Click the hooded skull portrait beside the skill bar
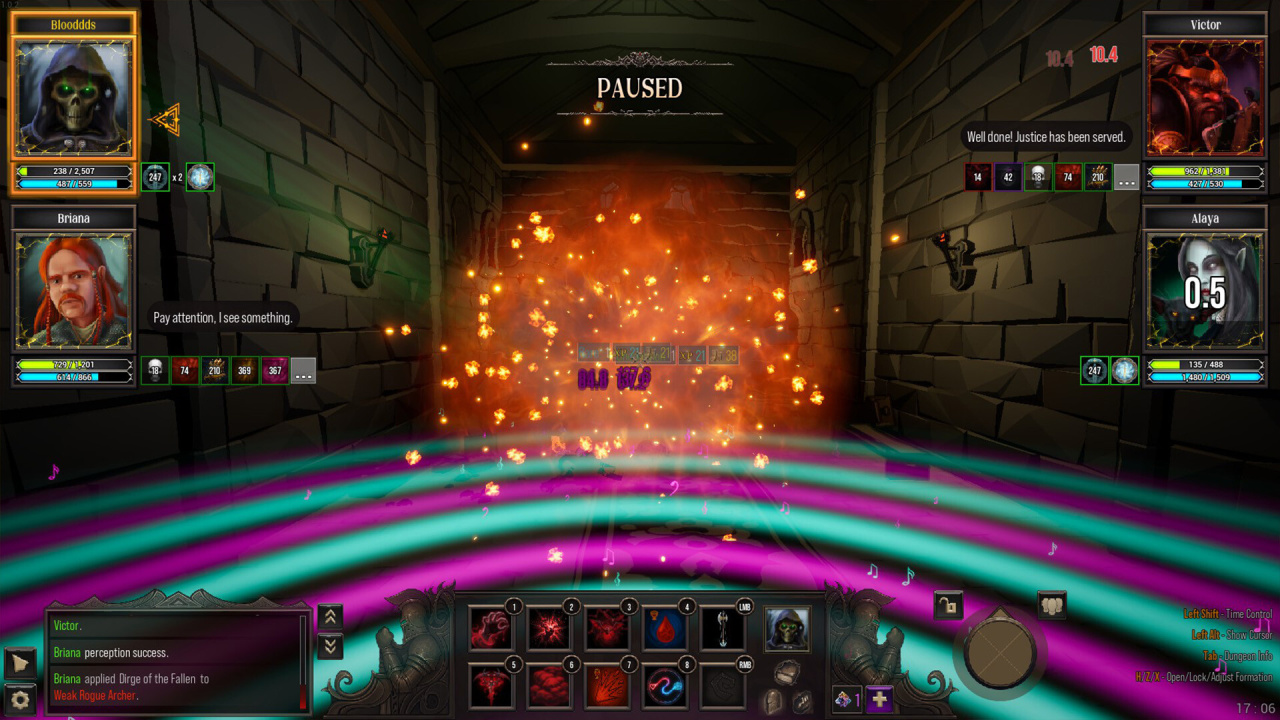The height and width of the screenshot is (720, 1280). point(787,629)
